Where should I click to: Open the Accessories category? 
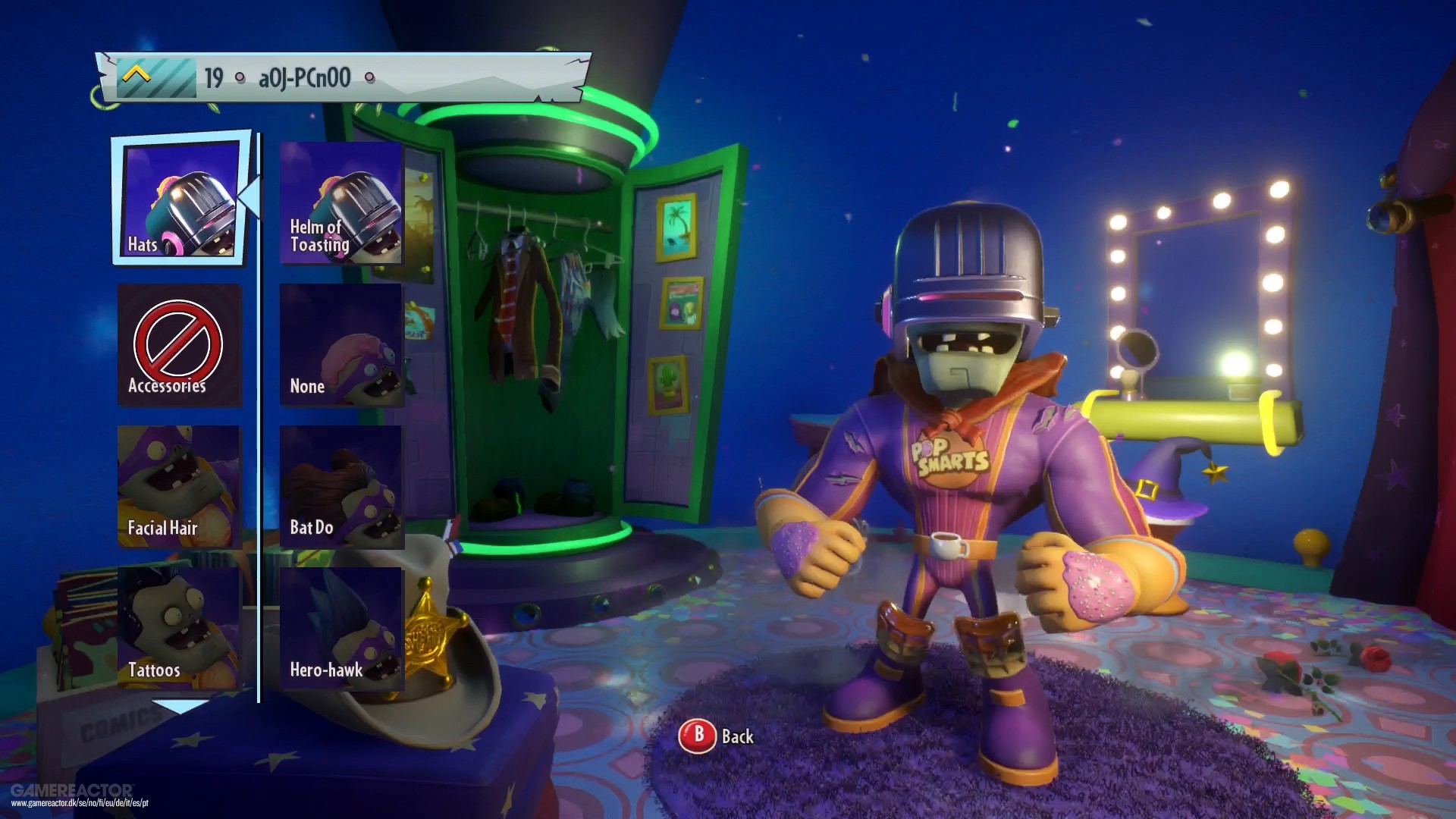[180, 345]
